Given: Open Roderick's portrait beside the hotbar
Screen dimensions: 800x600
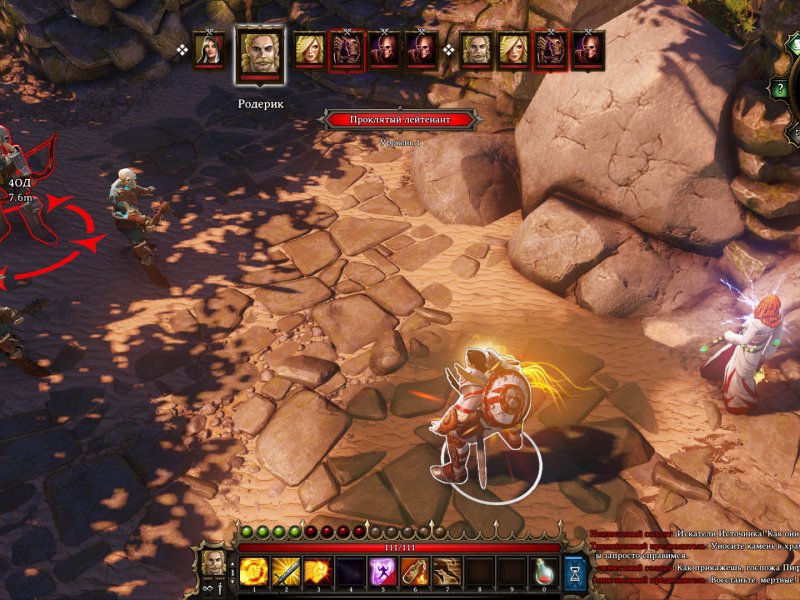Looking at the screenshot, I should pos(214,563).
